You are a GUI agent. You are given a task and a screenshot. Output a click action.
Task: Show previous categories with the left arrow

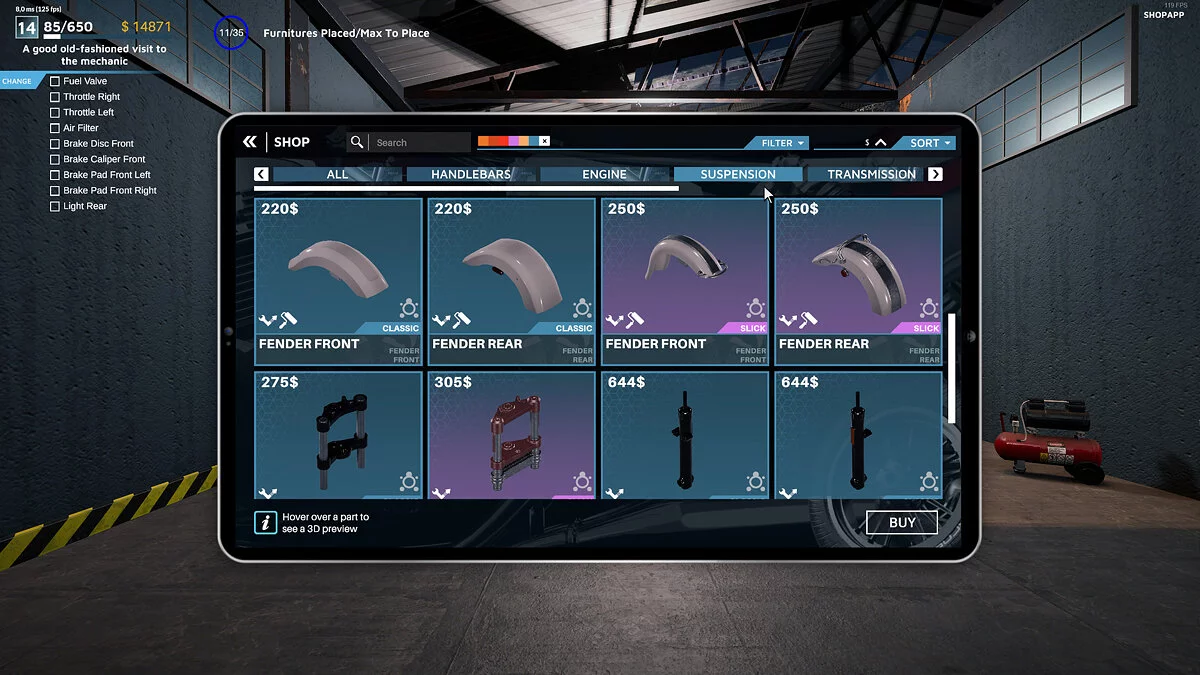click(261, 174)
